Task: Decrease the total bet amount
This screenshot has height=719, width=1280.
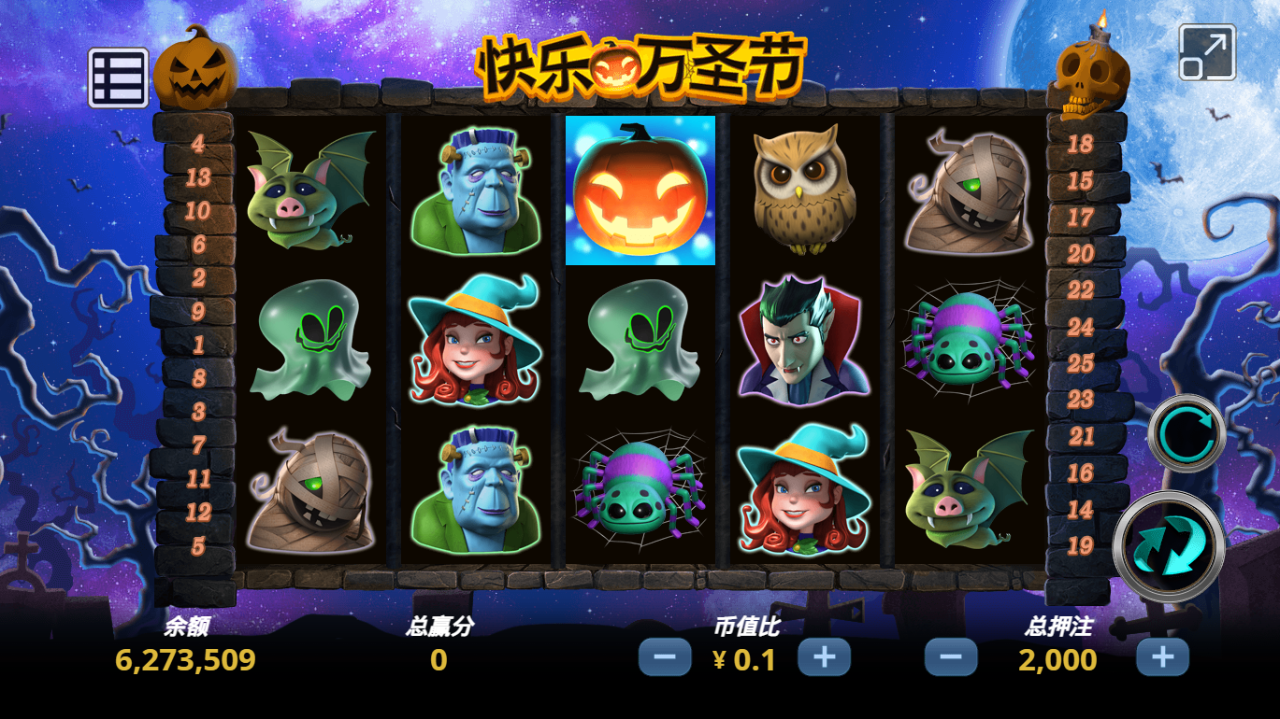Action: click(x=950, y=657)
